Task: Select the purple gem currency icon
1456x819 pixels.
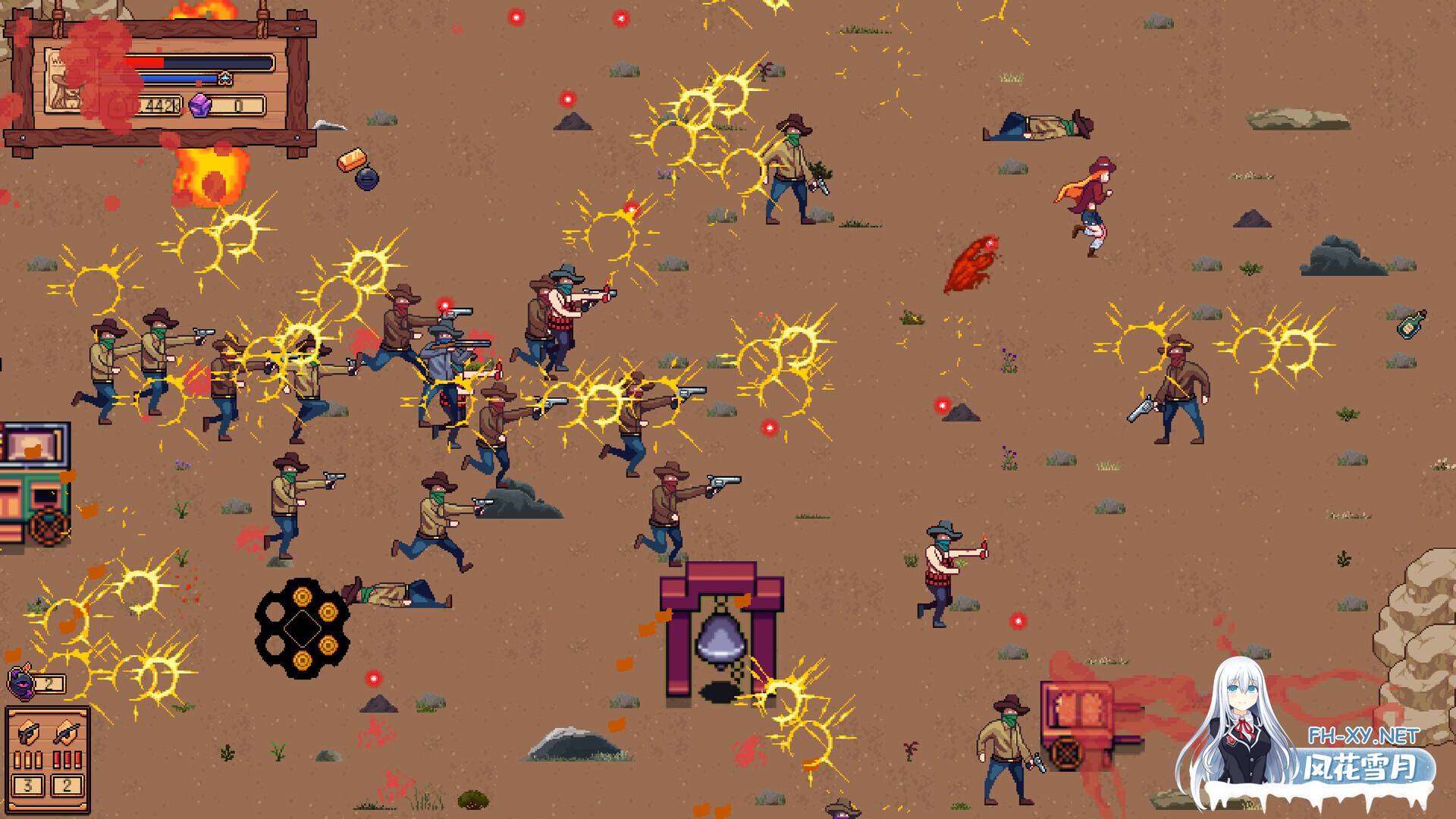Action: tap(199, 105)
